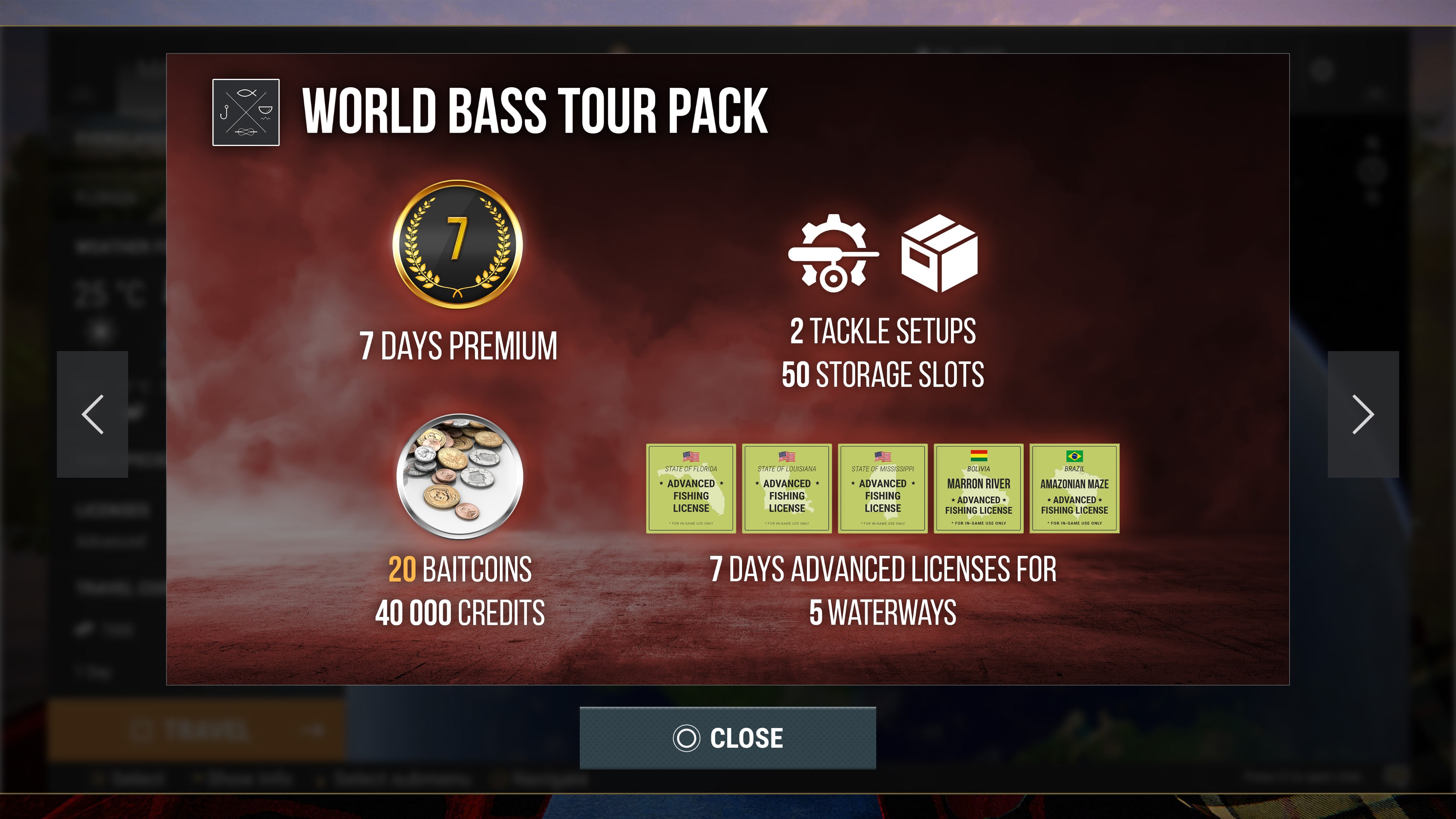Click the 7 days premium laurel badge

pos(457,244)
